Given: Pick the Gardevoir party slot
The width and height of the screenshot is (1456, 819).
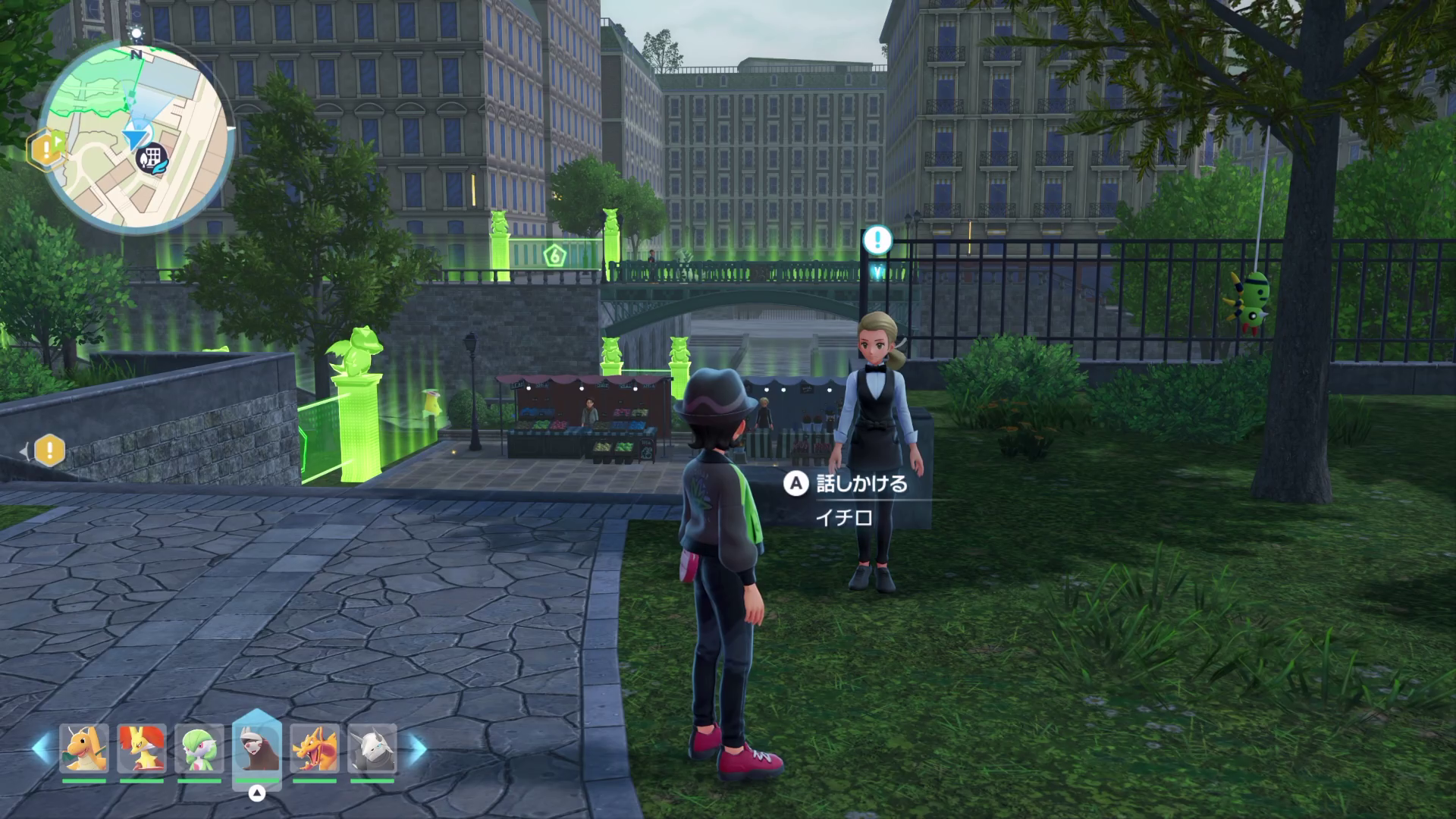Looking at the screenshot, I should 199,748.
